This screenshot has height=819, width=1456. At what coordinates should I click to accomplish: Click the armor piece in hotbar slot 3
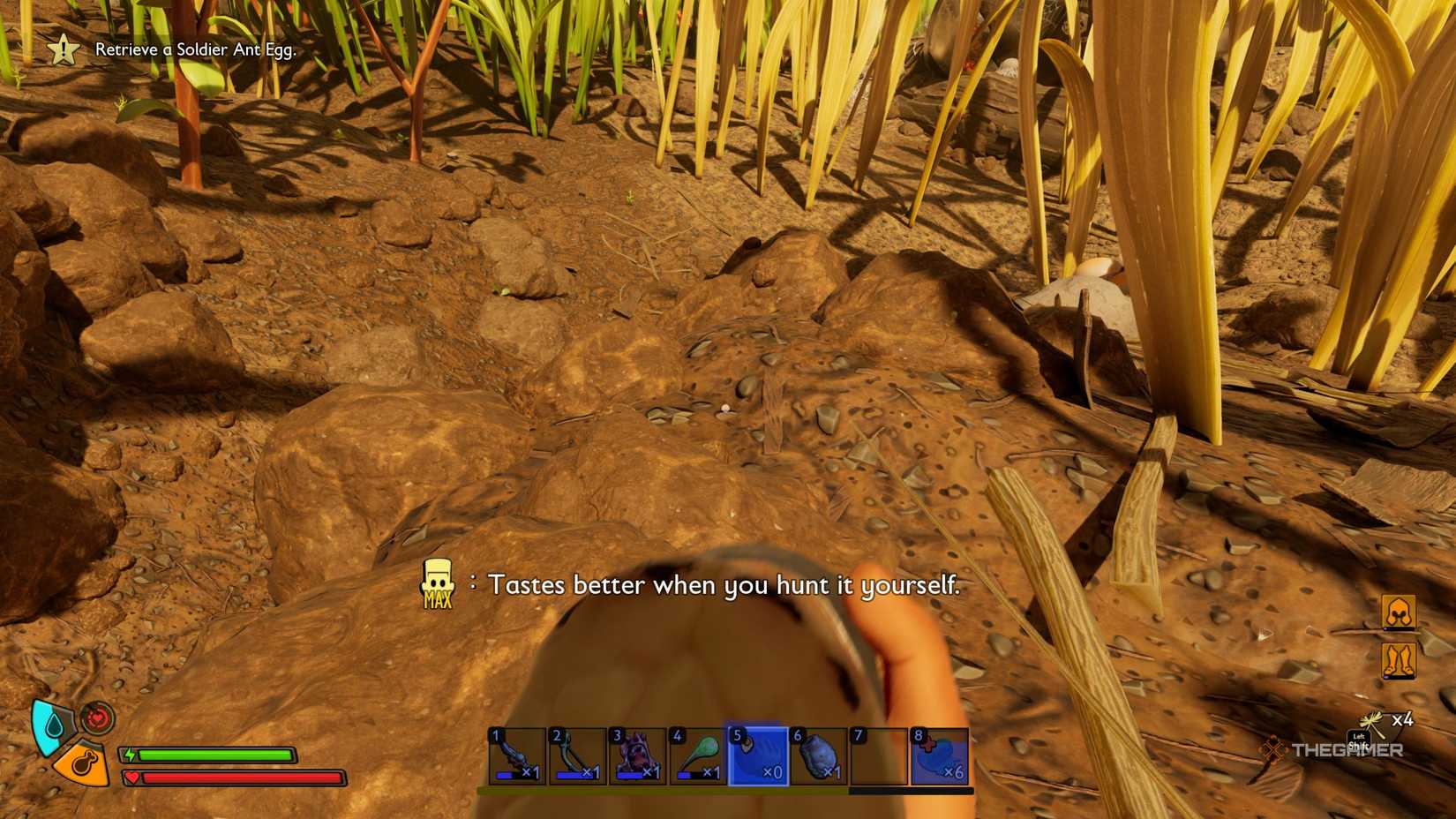click(x=635, y=756)
